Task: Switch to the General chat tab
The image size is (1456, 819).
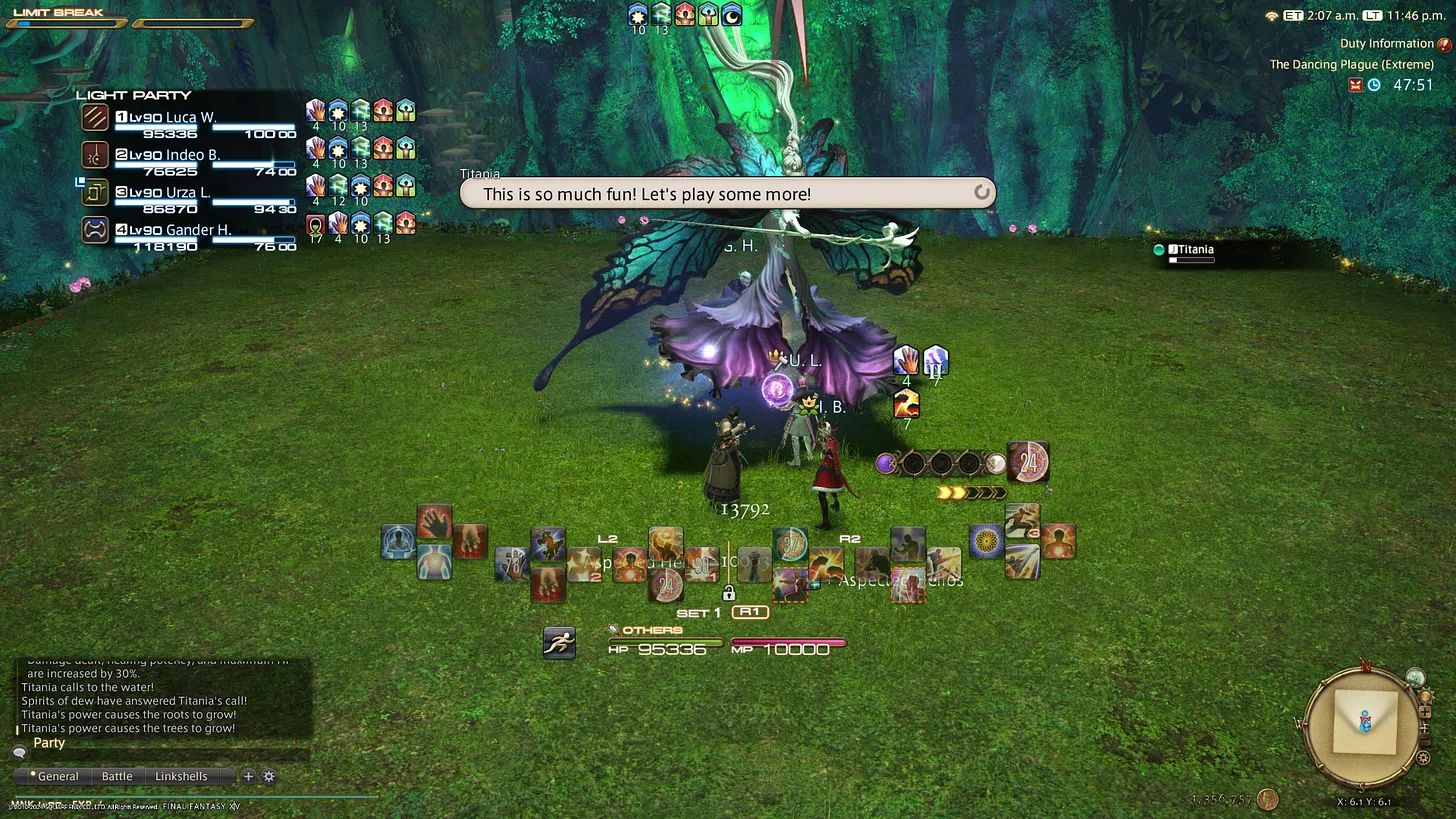Action: 56,776
